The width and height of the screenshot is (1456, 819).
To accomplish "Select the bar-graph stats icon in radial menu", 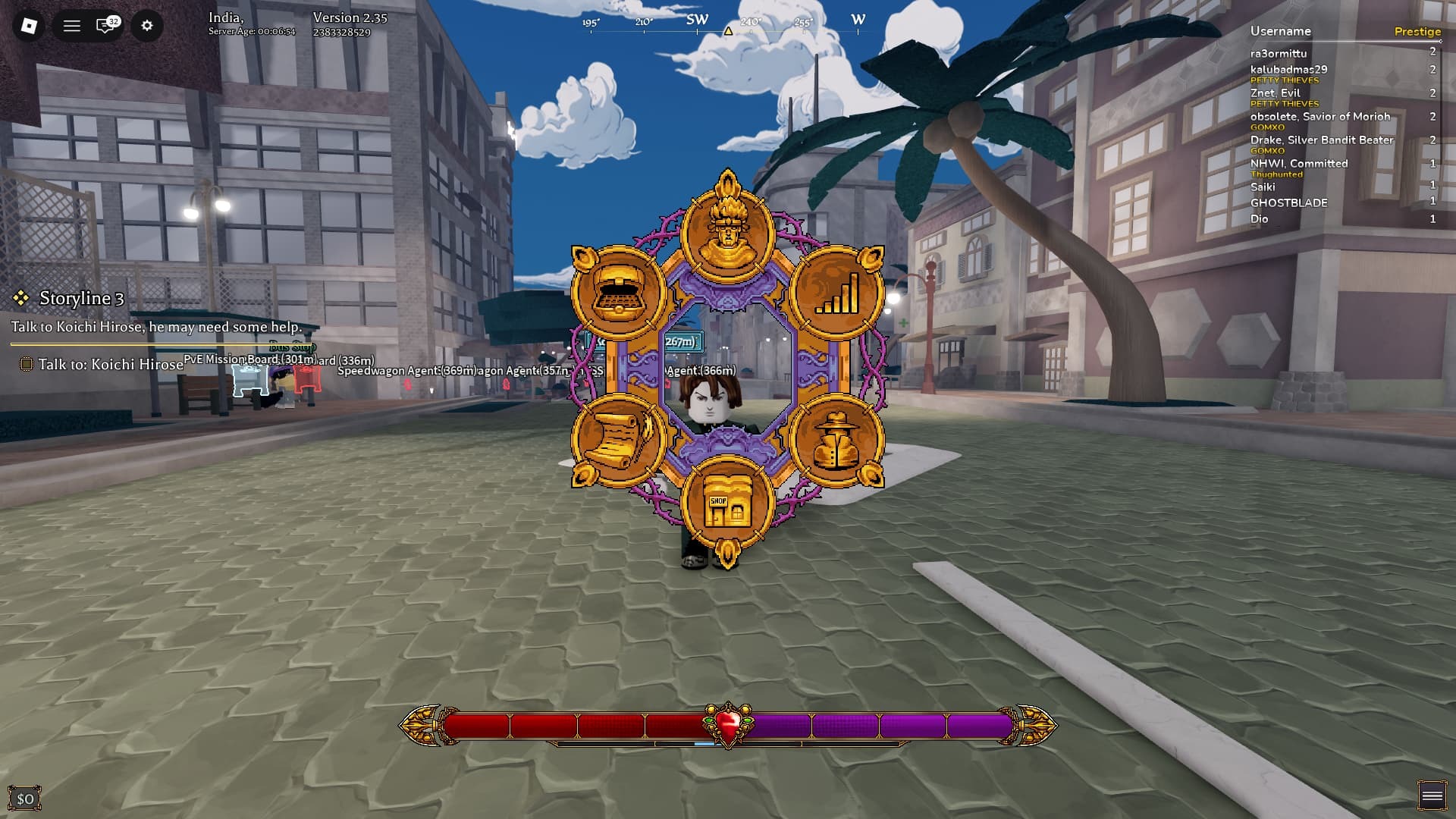I will pos(835,292).
